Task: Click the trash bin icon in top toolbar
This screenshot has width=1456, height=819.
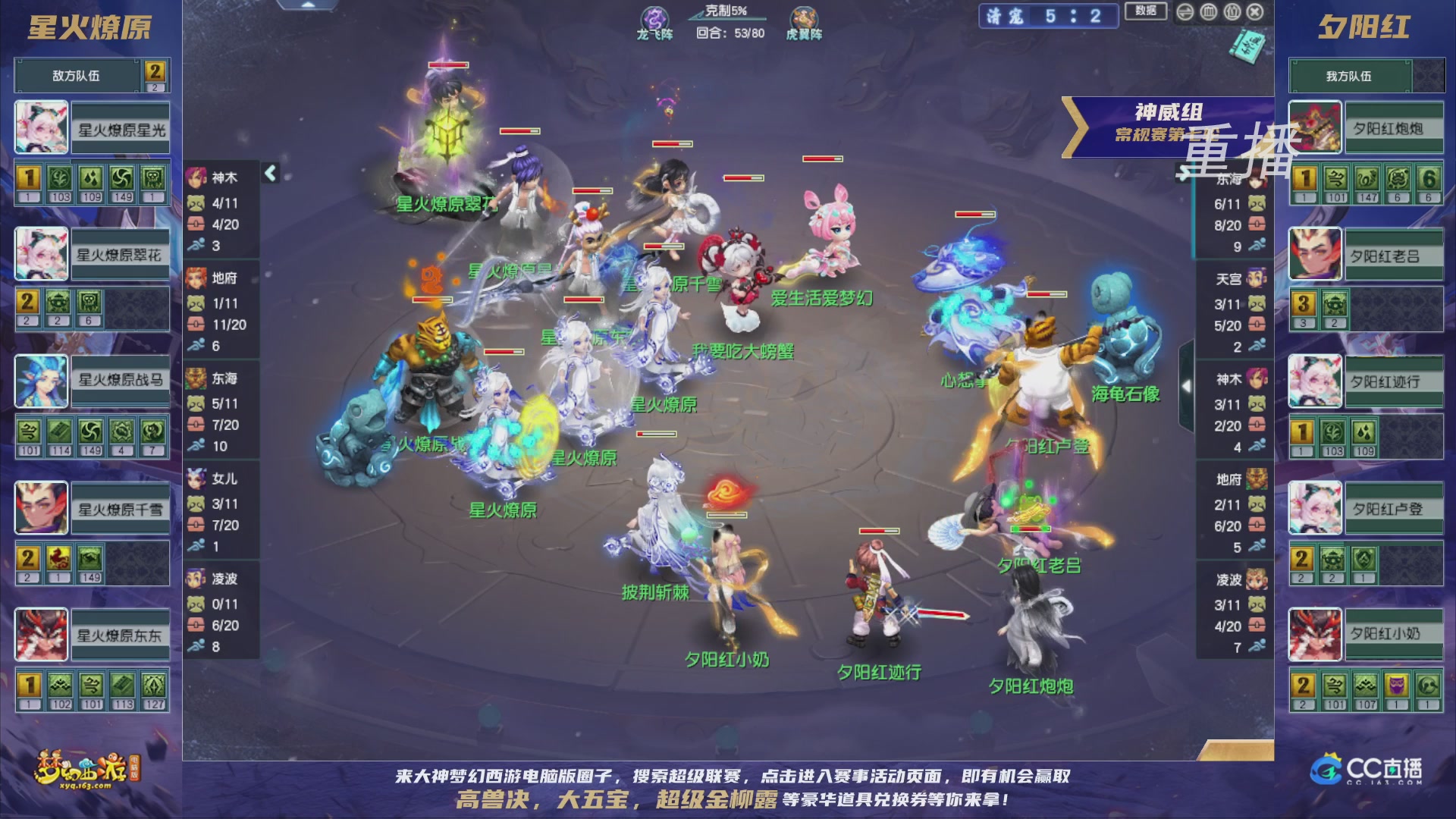Action: pos(1209,13)
